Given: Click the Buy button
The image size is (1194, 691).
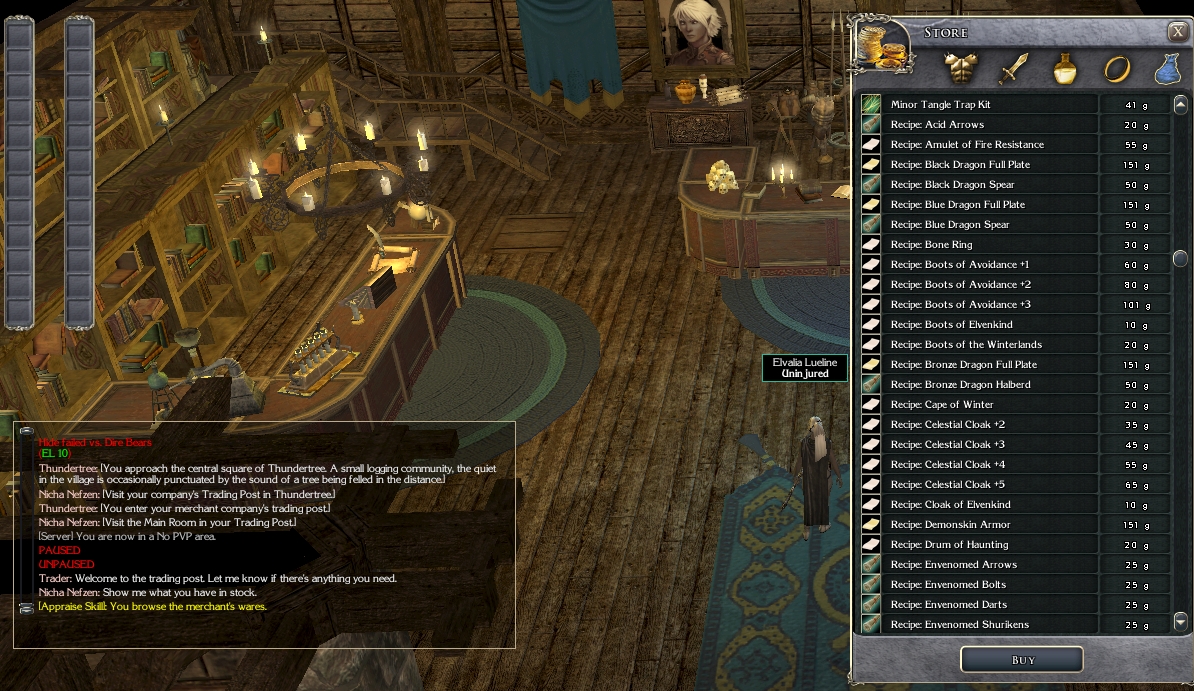Looking at the screenshot, I should [1021, 660].
